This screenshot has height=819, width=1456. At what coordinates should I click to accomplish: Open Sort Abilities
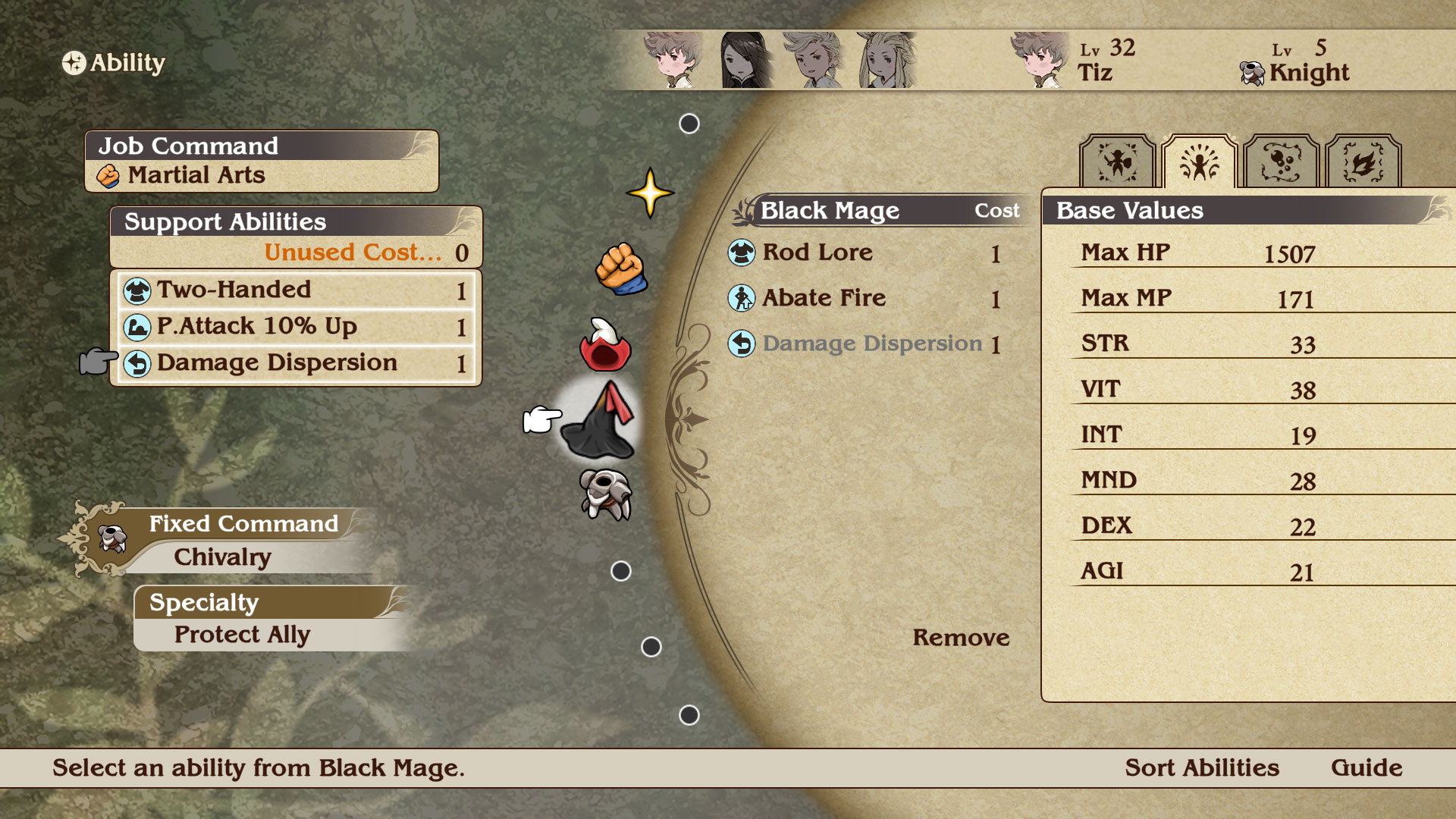click(x=1201, y=767)
